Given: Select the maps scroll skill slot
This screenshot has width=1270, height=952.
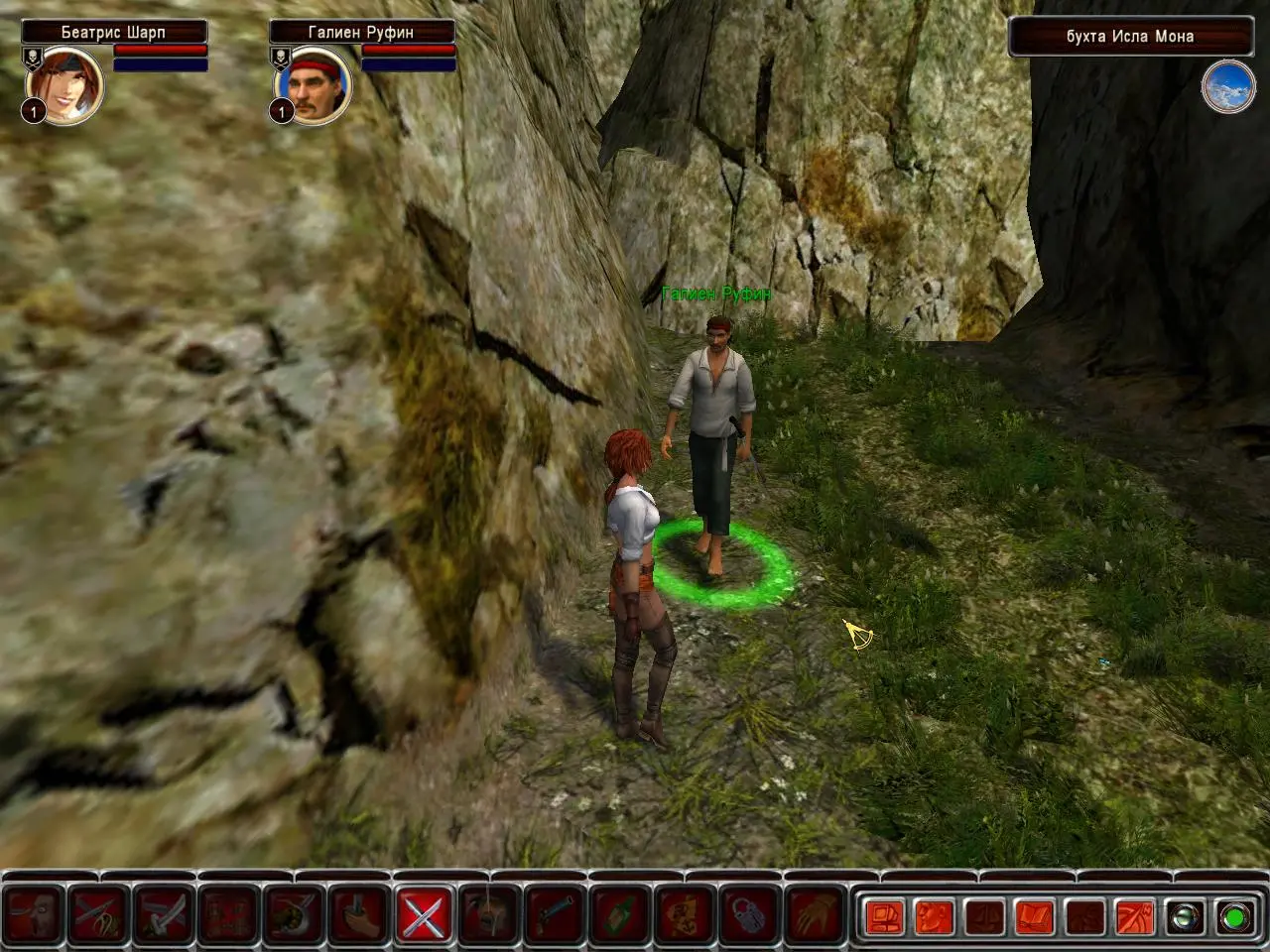Looking at the screenshot, I should pos(687,914).
